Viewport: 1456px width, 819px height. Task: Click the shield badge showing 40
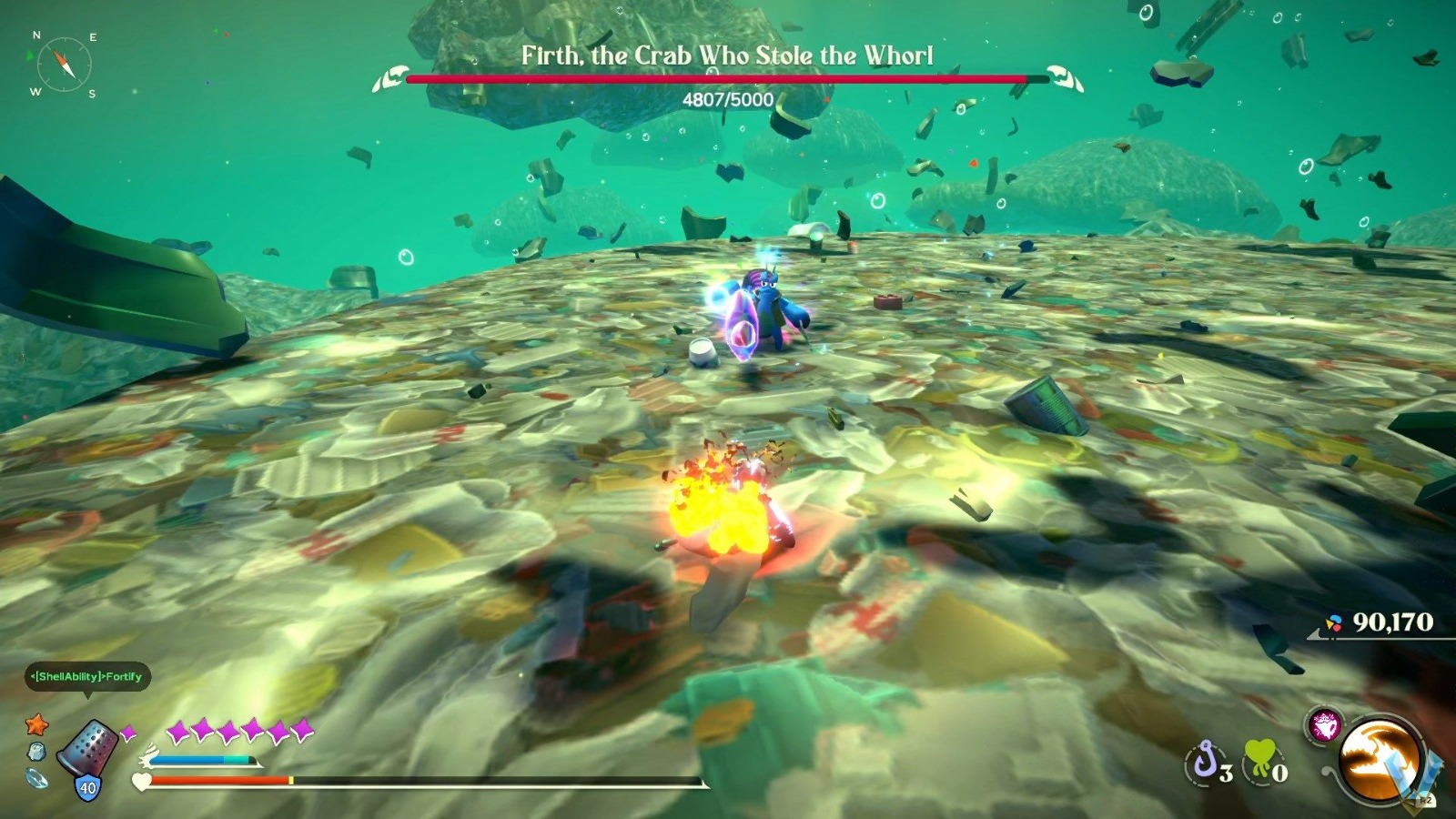[x=86, y=785]
